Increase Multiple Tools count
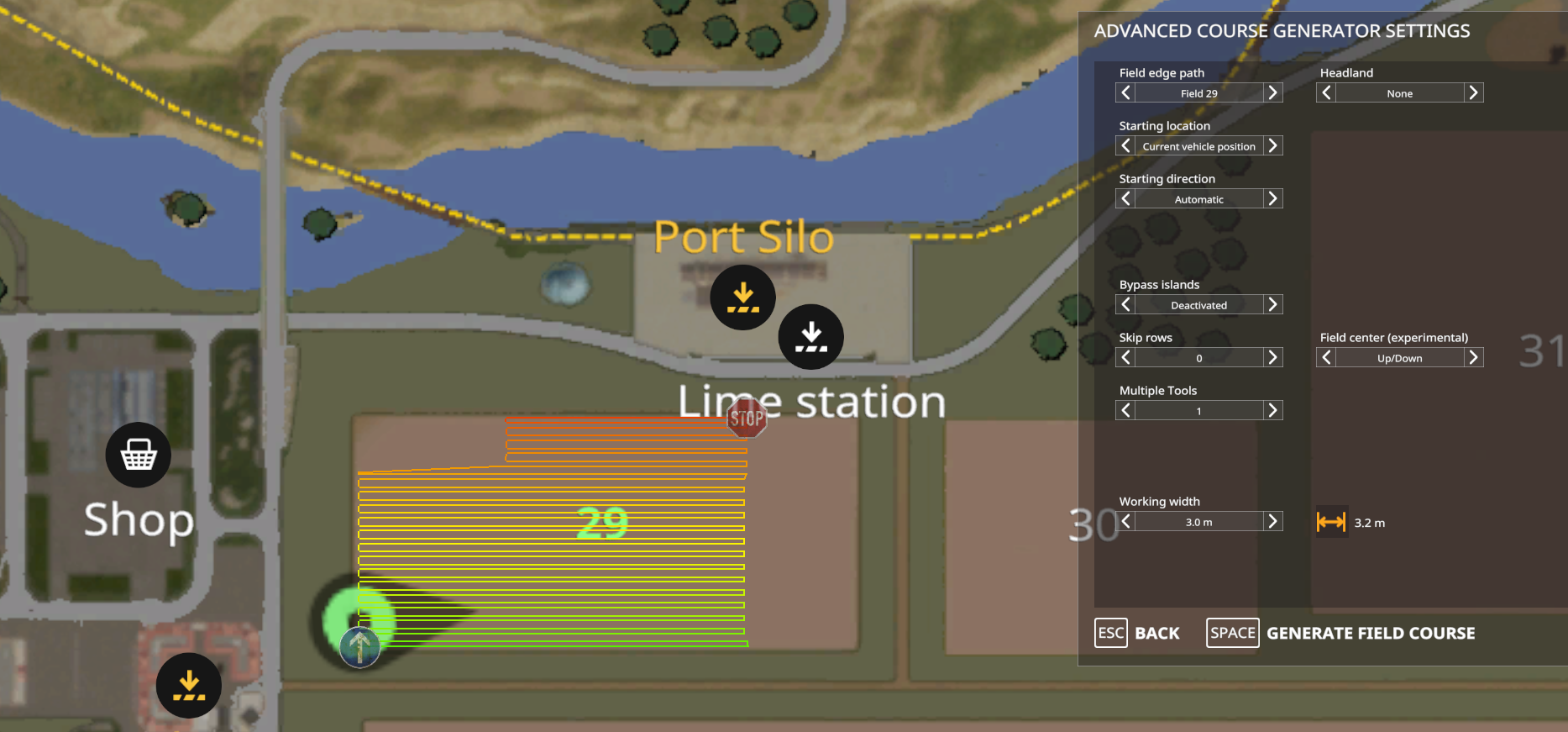The image size is (1568, 732). click(1273, 410)
